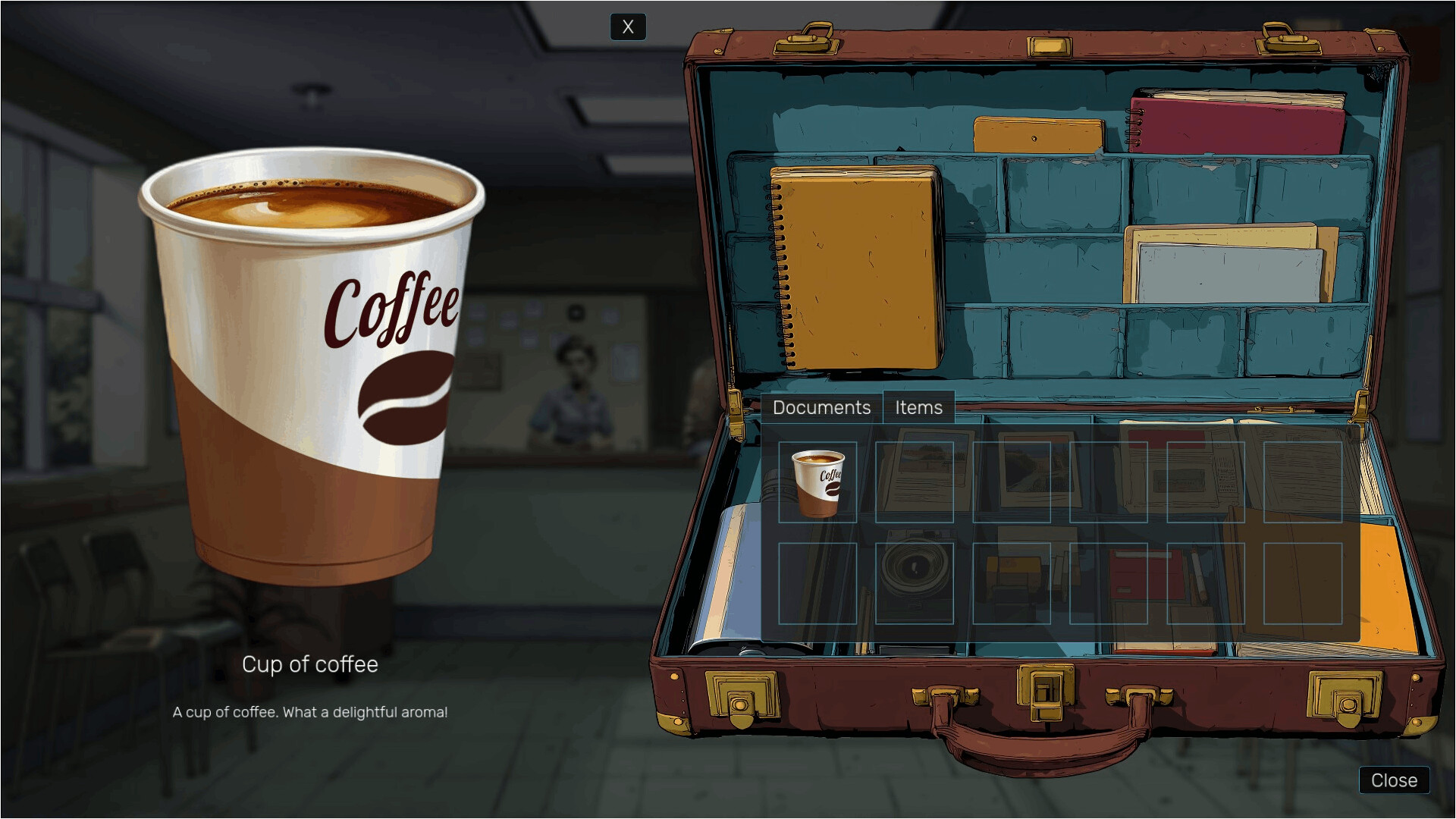Image resolution: width=1456 pixels, height=819 pixels.
Task: Switch to the Items tab
Action: coord(919,408)
